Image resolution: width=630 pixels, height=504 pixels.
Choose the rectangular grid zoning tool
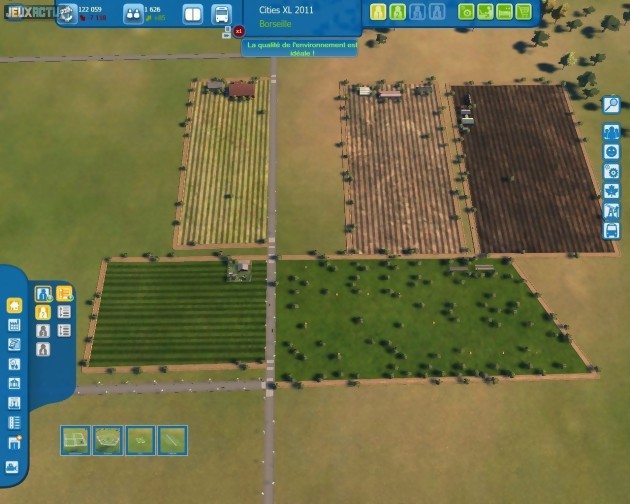tap(75, 440)
